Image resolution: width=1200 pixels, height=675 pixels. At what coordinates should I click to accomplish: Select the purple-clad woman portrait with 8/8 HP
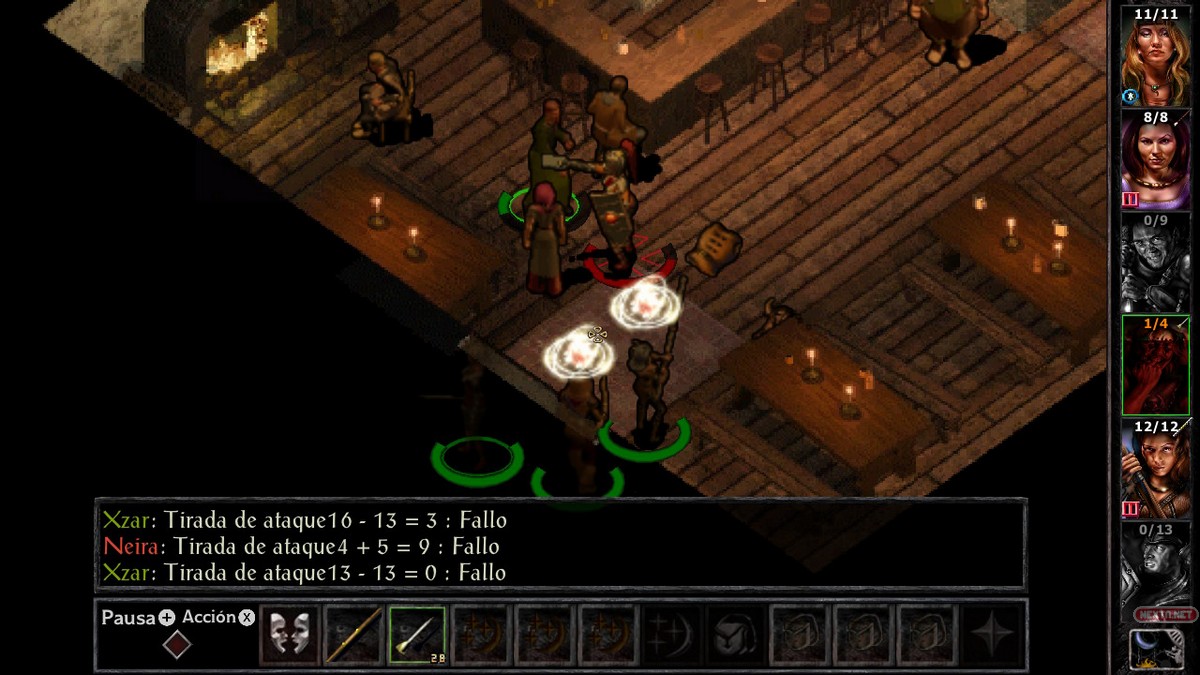1155,160
